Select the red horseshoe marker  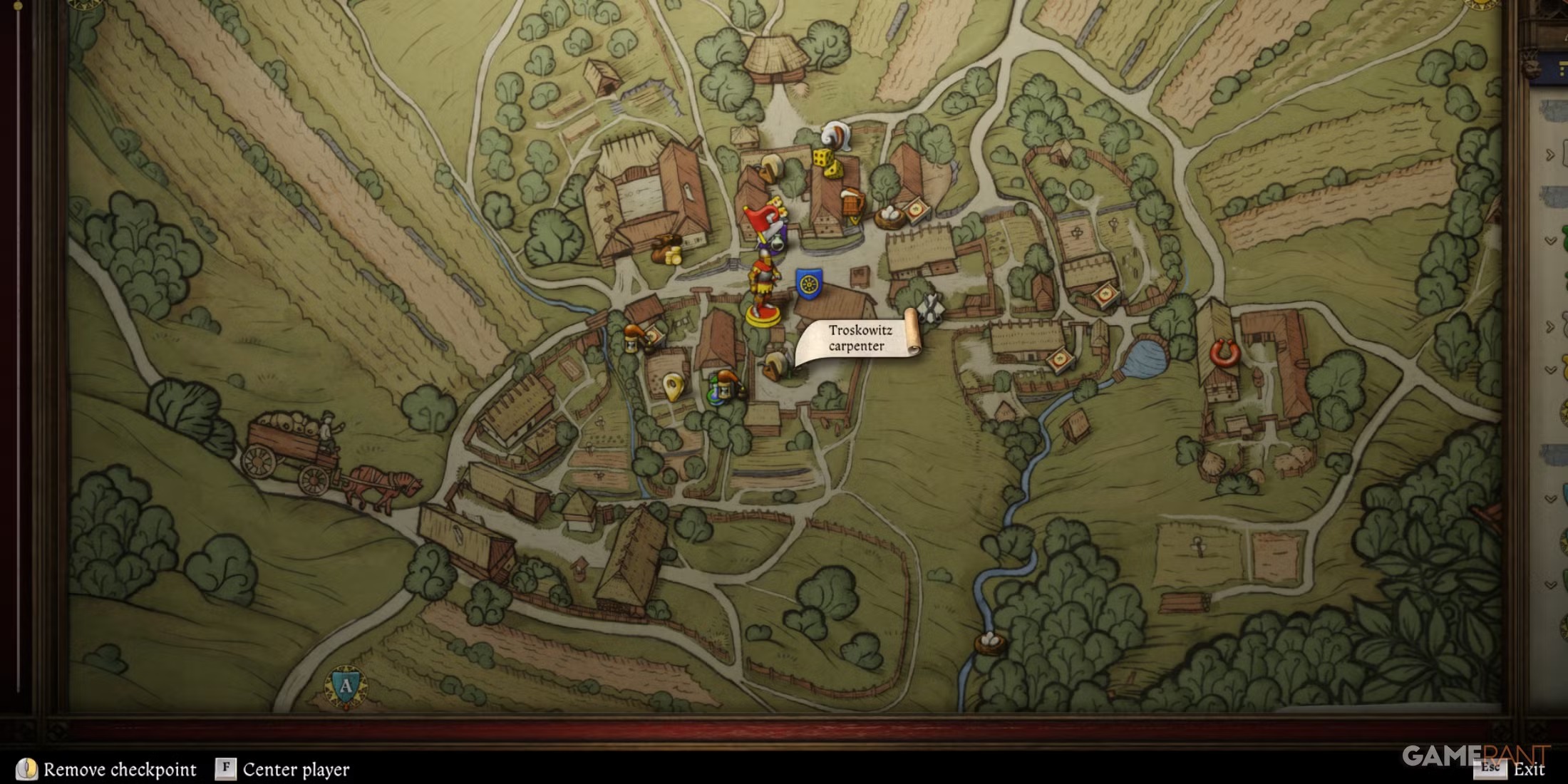click(1224, 353)
